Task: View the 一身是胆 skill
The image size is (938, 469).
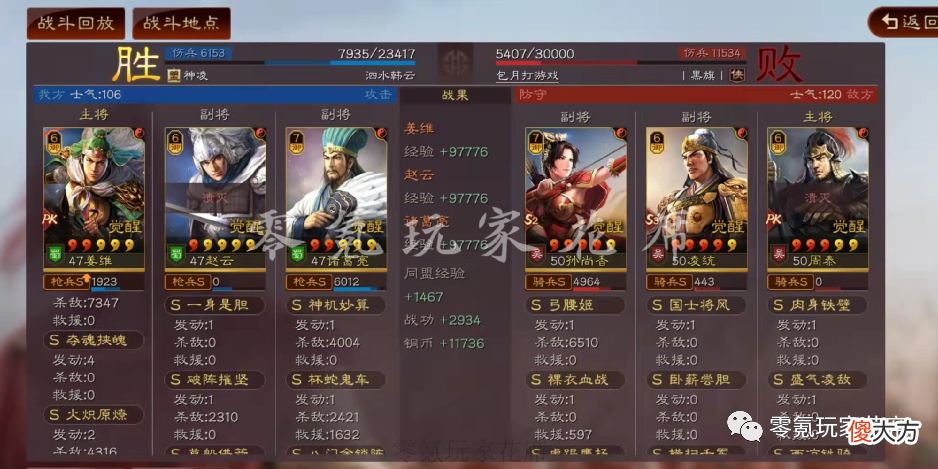Action: 215,305
